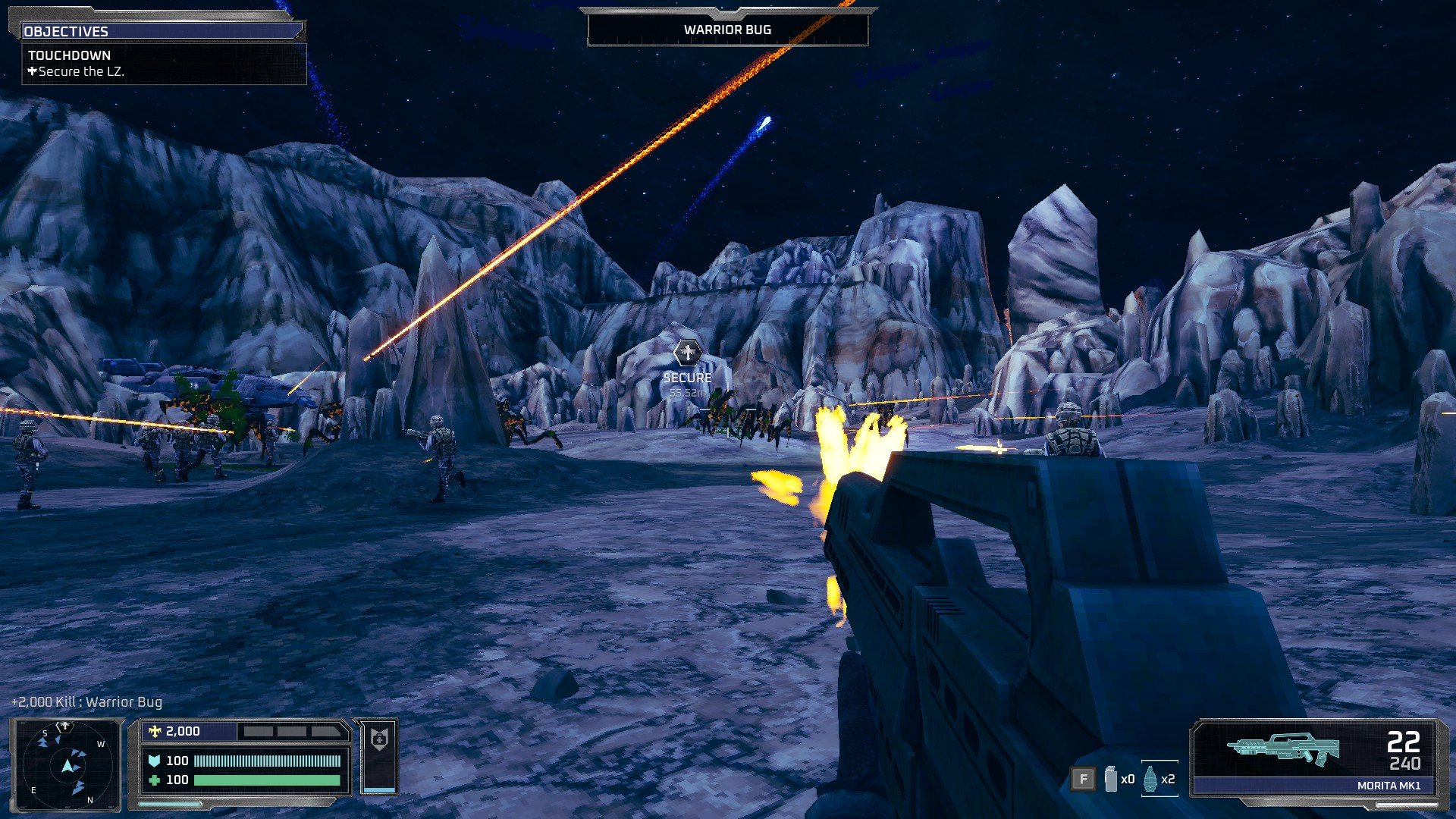Image resolution: width=1456 pixels, height=819 pixels.
Task: Select the frag grenade slot
Action: coord(1150,779)
